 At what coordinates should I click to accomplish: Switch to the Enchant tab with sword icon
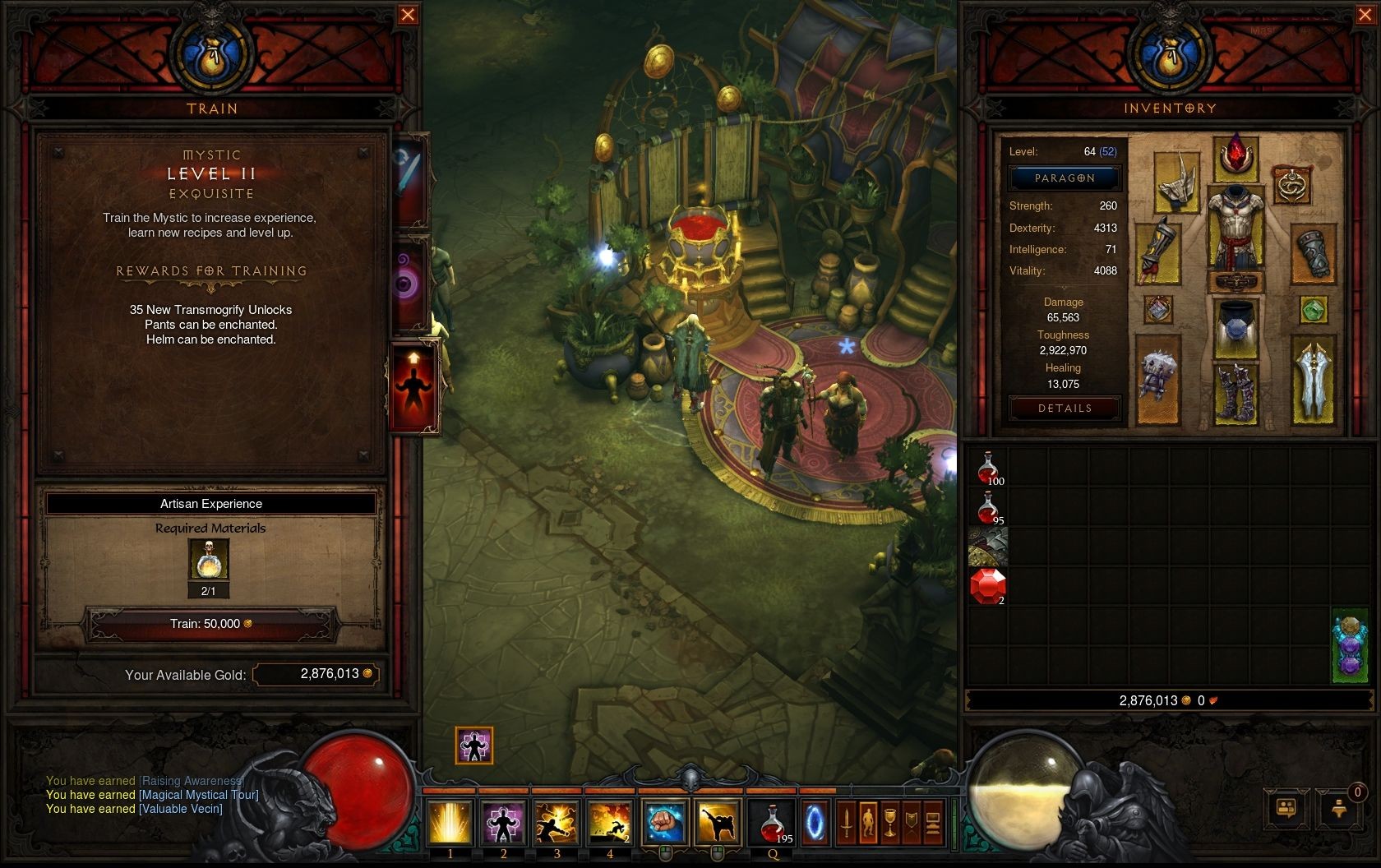[409, 181]
